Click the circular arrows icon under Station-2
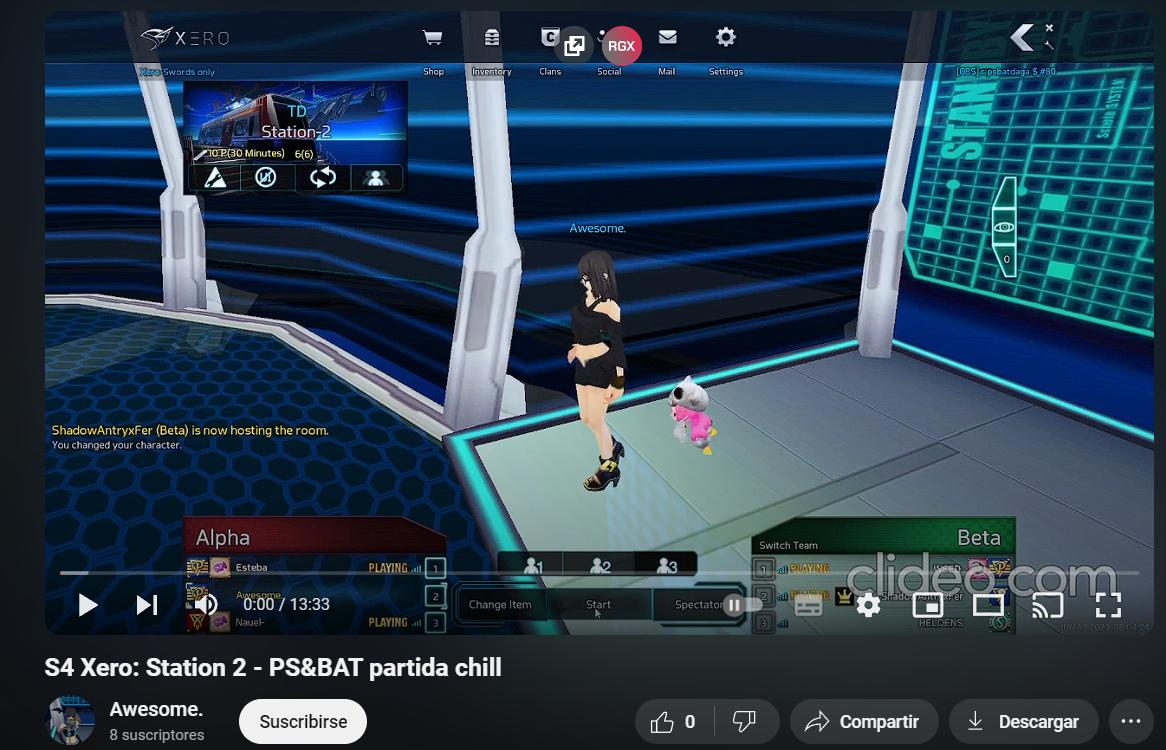Screen dimensions: 1166x750 click(322, 178)
